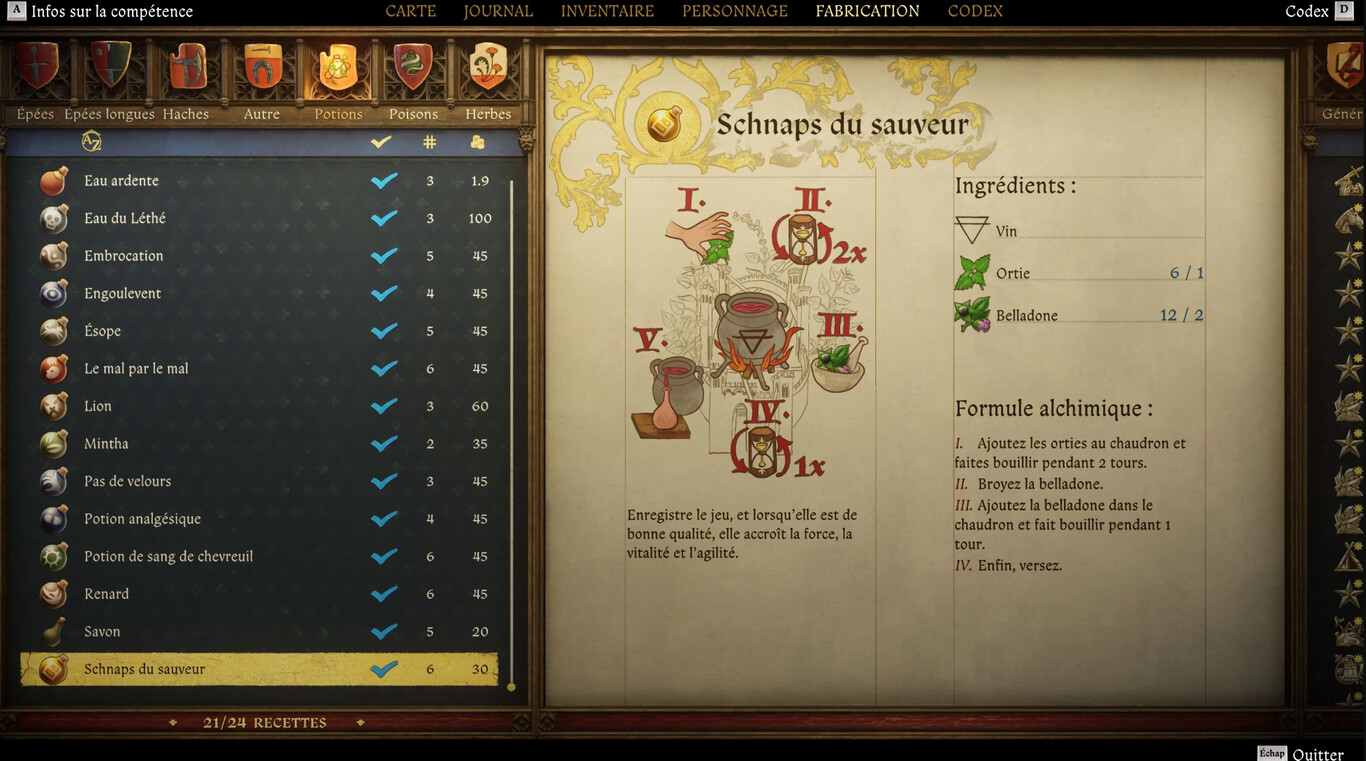The height and width of the screenshot is (761, 1366).
Task: Select the Épées category shield
Action: (35, 70)
